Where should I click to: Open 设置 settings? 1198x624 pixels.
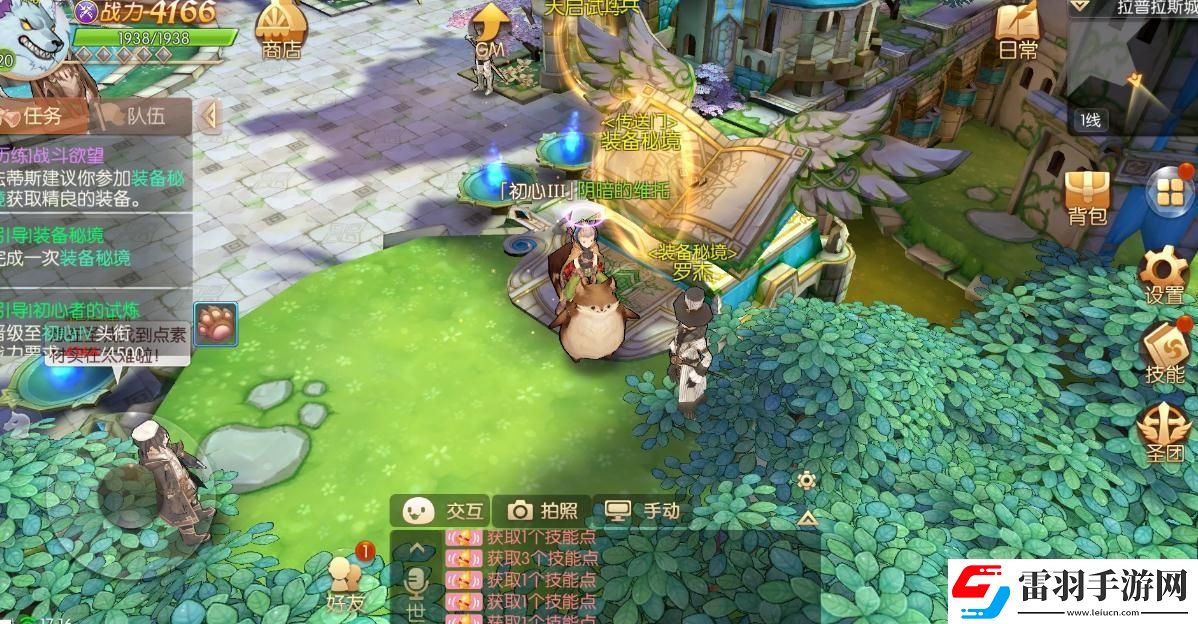click(x=1165, y=275)
